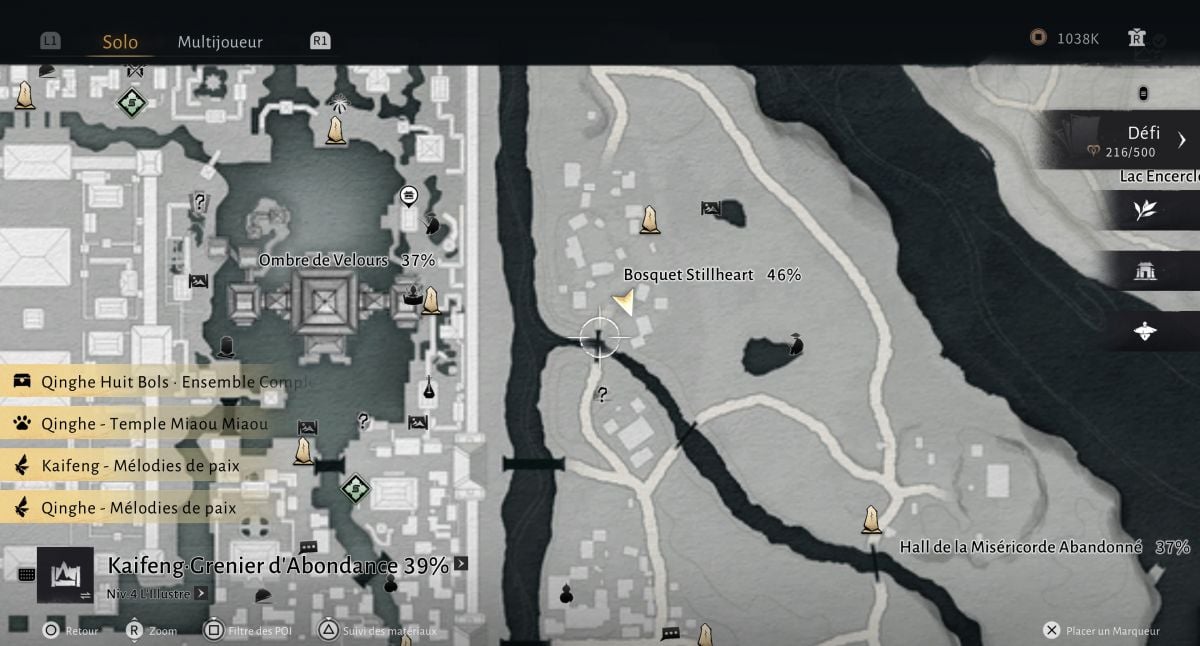
Task: Select the Solo map tab
Action: tap(120, 42)
